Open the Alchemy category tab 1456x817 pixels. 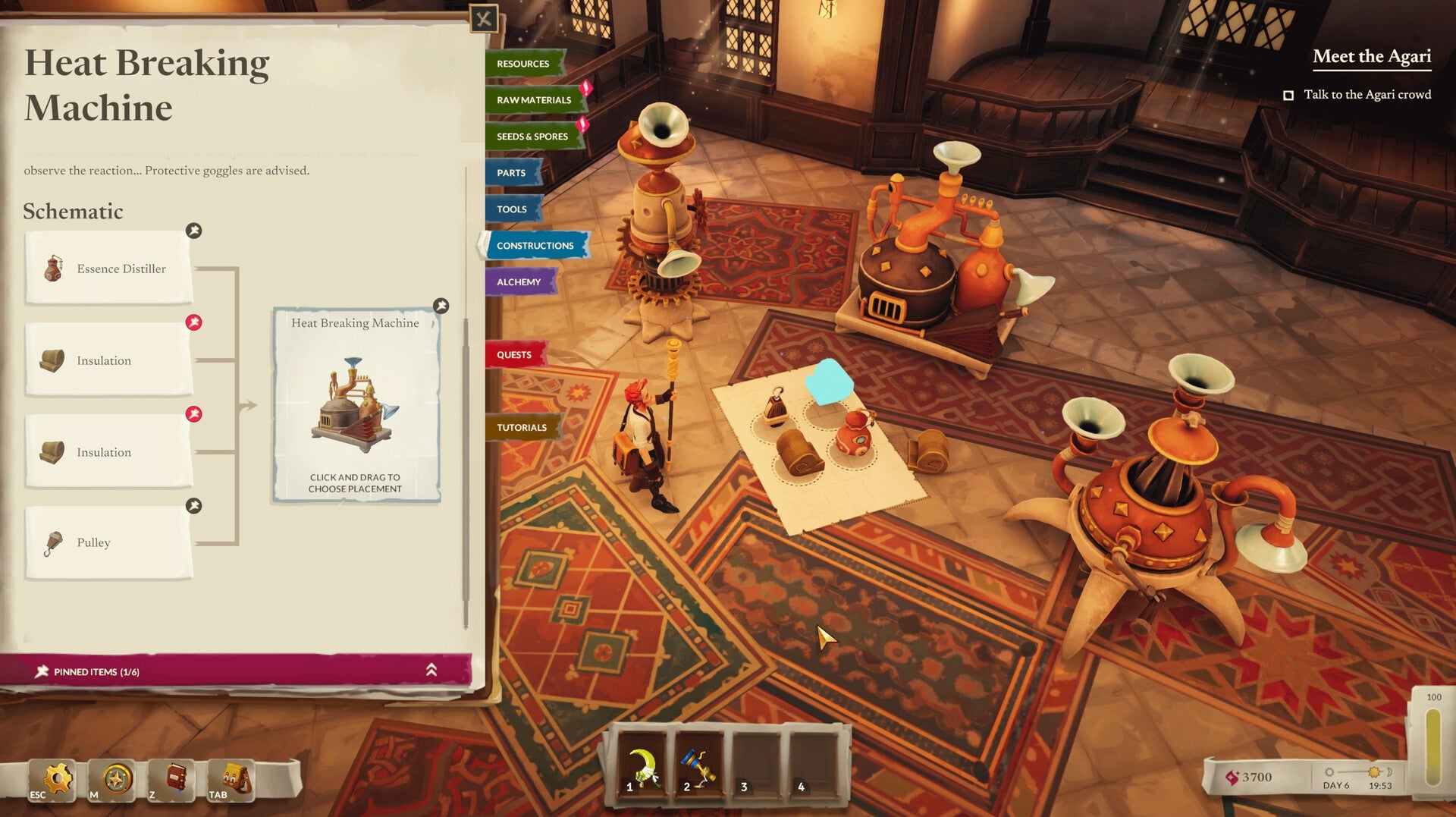point(521,281)
